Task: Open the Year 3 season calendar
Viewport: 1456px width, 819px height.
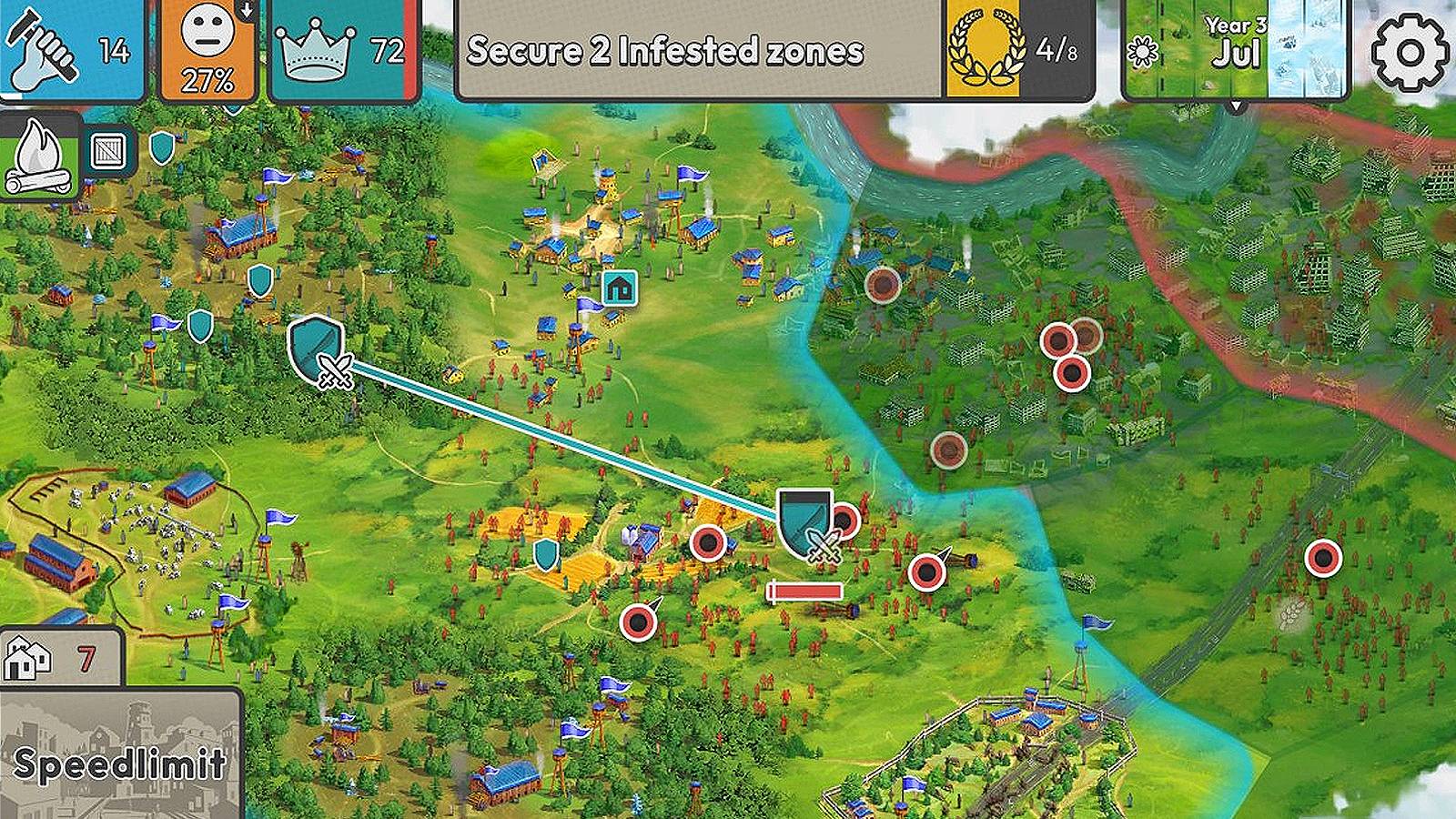Action: (x=1236, y=50)
